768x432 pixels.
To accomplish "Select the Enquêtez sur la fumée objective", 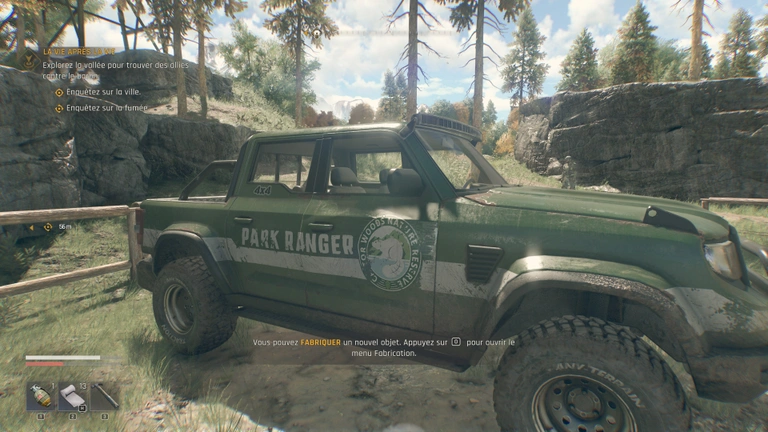I will [x=106, y=107].
